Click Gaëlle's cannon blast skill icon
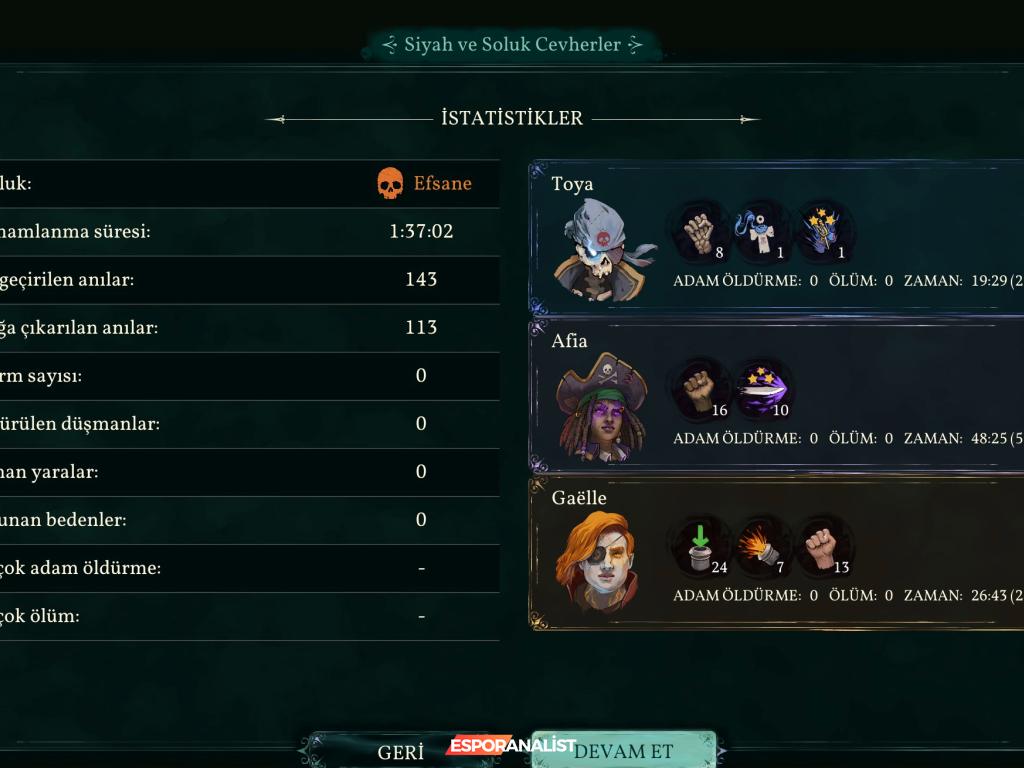Image resolution: width=1024 pixels, height=768 pixels. (x=762, y=547)
